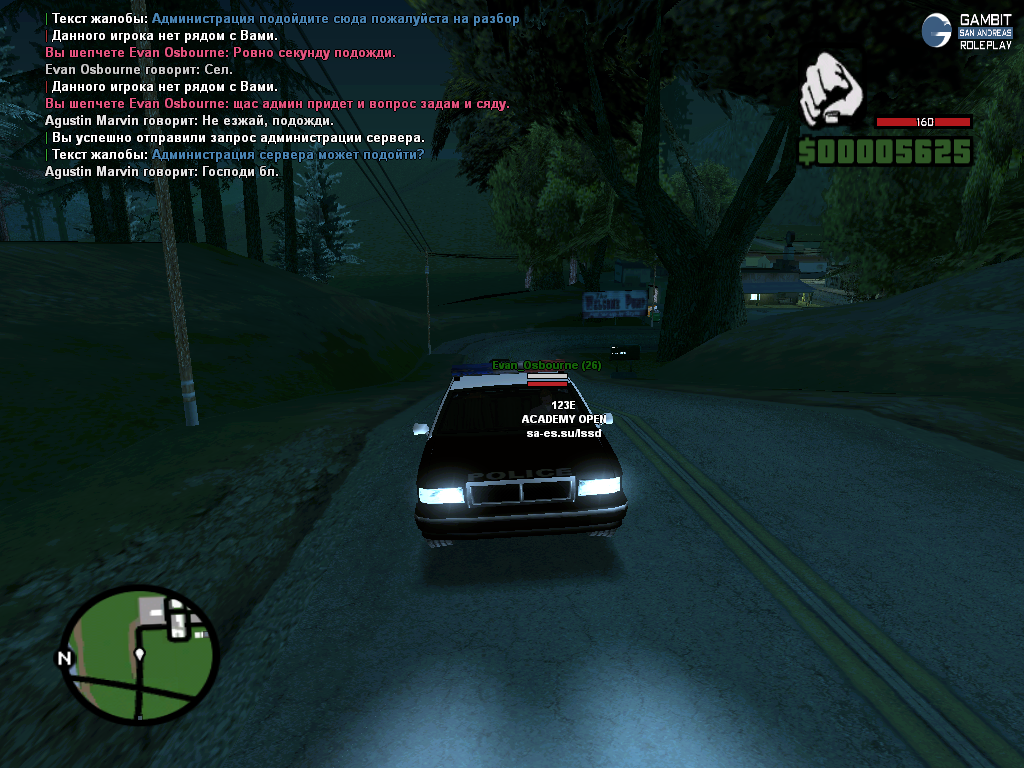Click the north marker on the radar
This screenshot has width=1024, height=768.
[65, 658]
